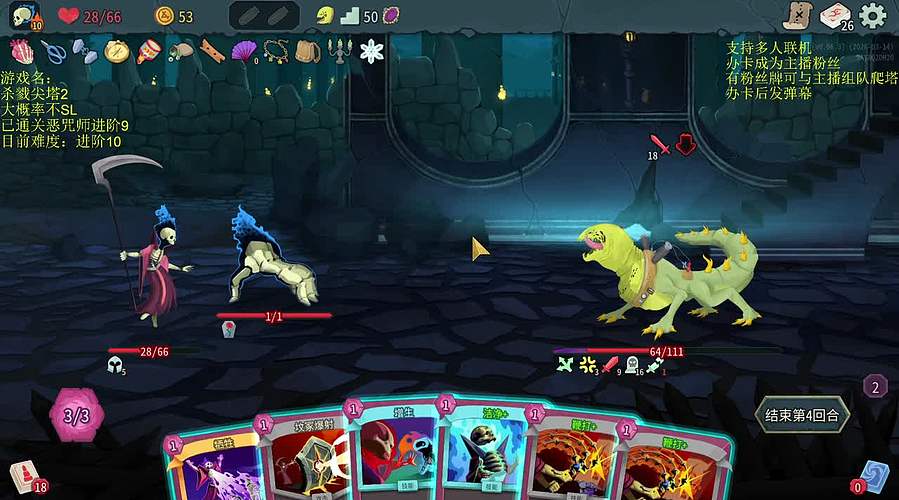The width and height of the screenshot is (899, 500).
Task: Open the draw pile with 18 cards
Action: pyautogui.click(x=22, y=475)
